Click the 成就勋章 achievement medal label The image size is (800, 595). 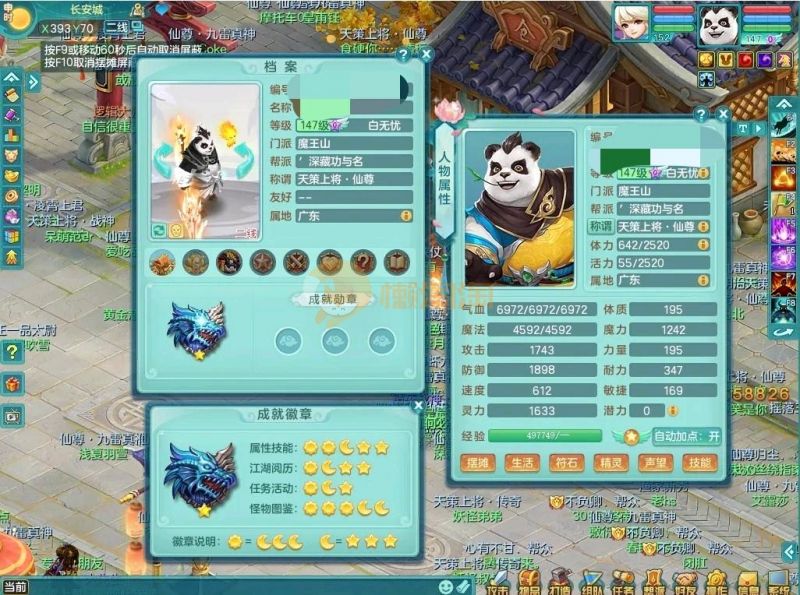(333, 298)
